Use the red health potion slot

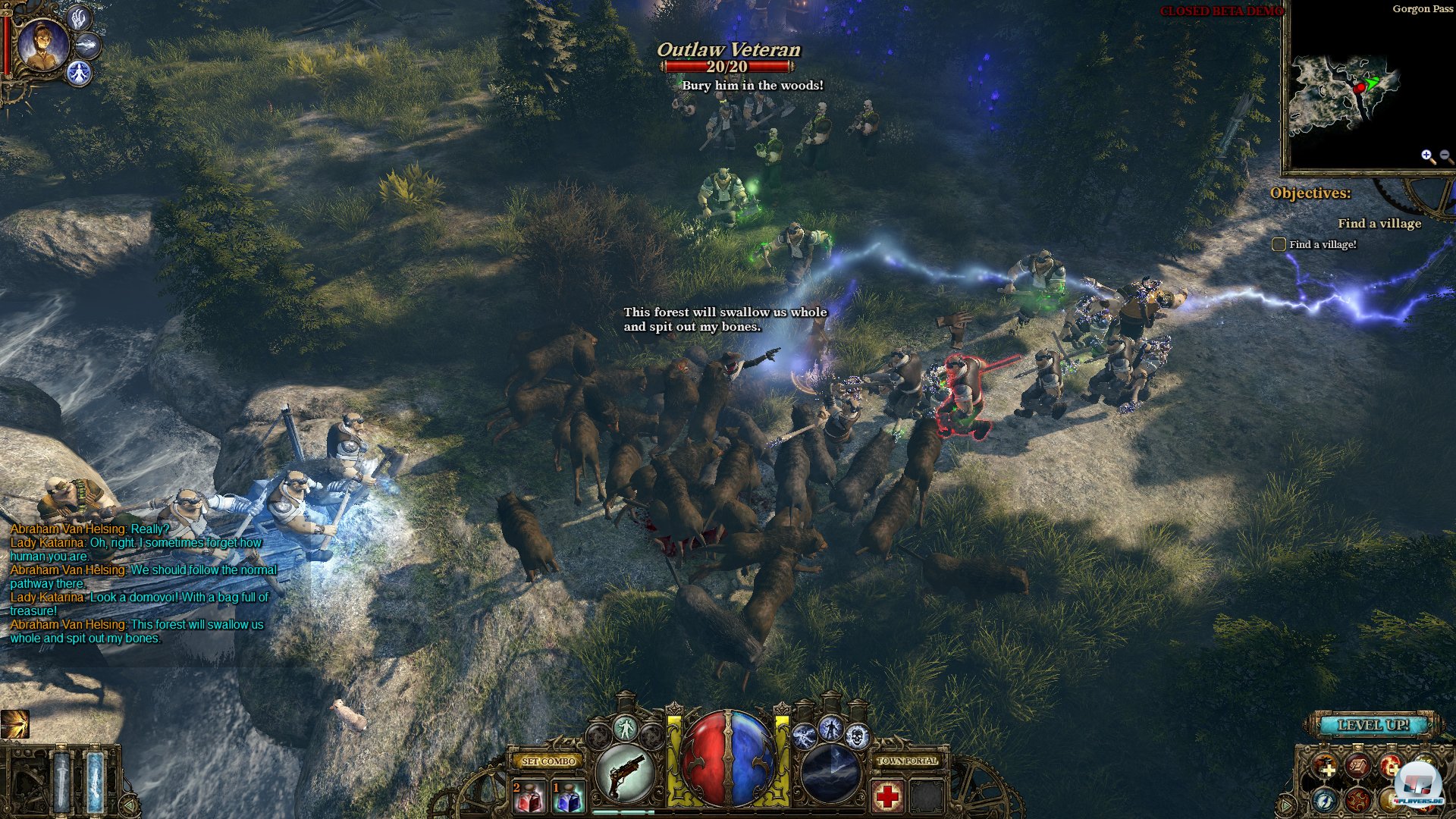tap(529, 797)
